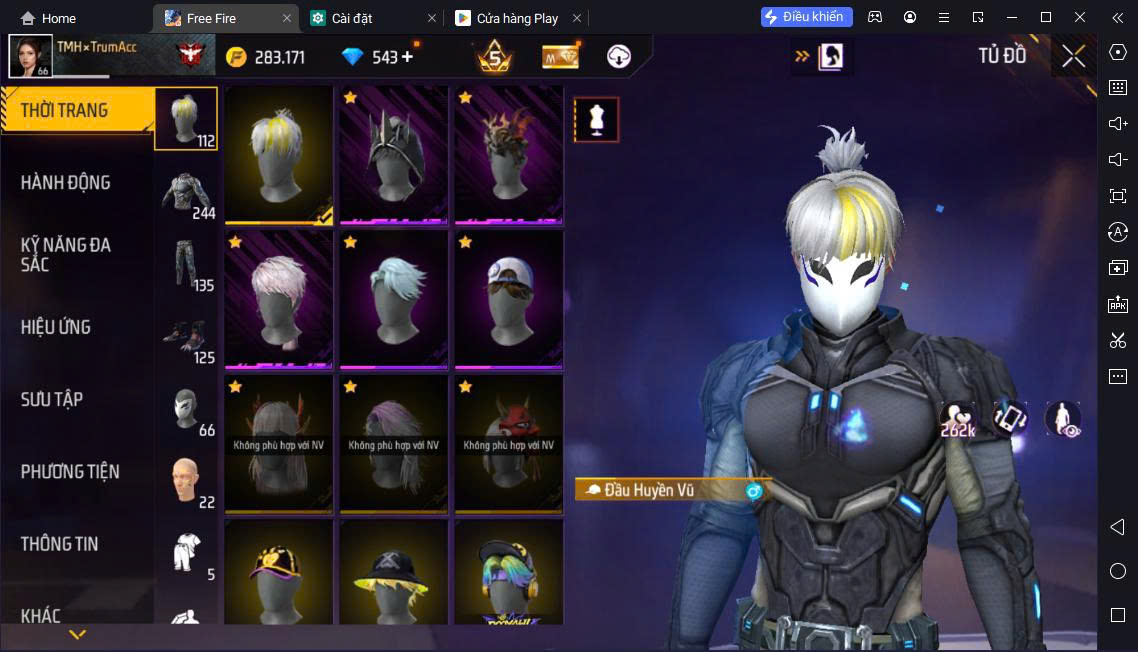Open the shoes subcategory with 125 items

pos(187,337)
